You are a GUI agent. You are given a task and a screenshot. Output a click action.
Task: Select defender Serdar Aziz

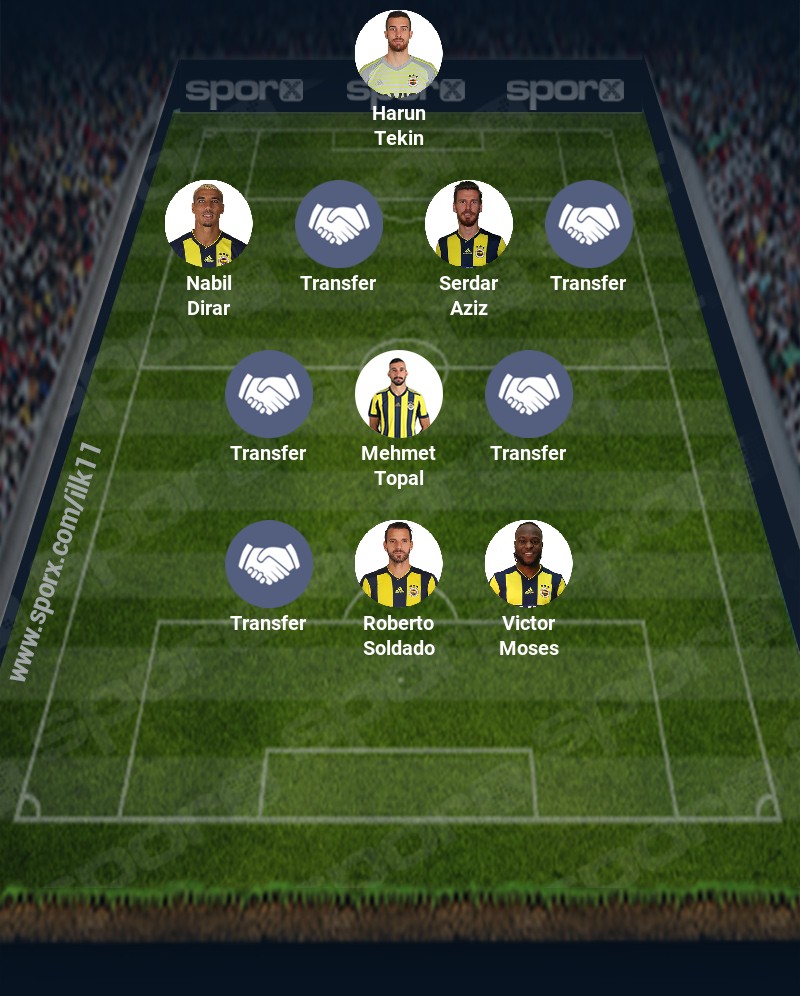(469, 224)
